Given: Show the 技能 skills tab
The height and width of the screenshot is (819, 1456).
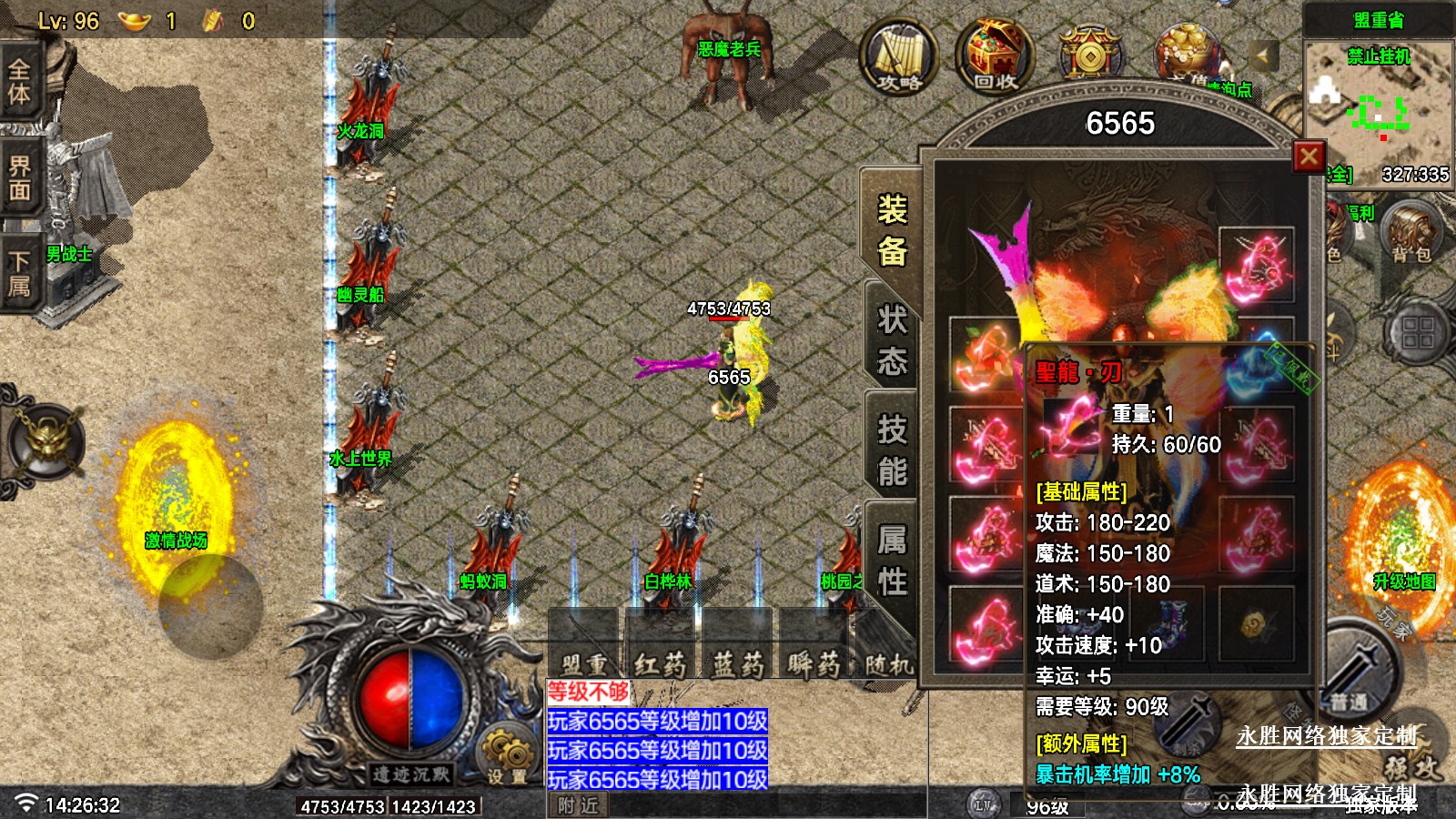Looking at the screenshot, I should [x=892, y=450].
